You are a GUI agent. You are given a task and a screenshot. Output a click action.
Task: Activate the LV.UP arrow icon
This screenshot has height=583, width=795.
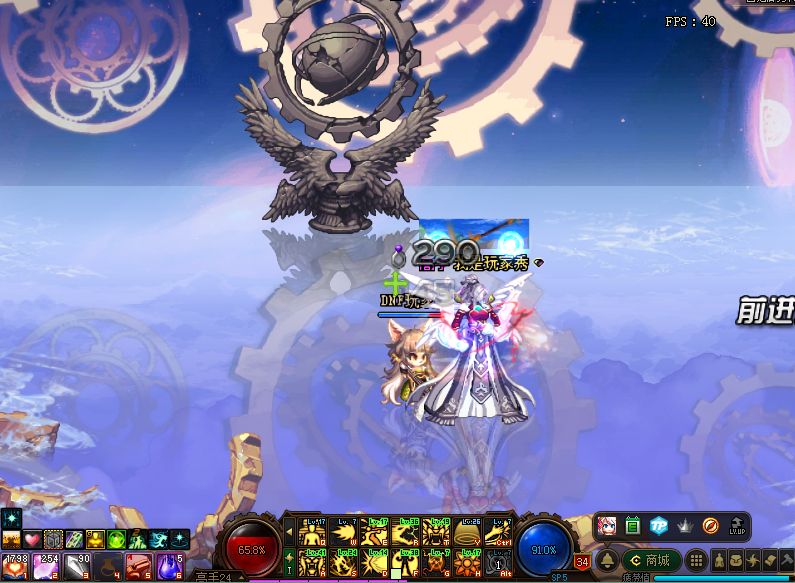pyautogui.click(x=736, y=526)
